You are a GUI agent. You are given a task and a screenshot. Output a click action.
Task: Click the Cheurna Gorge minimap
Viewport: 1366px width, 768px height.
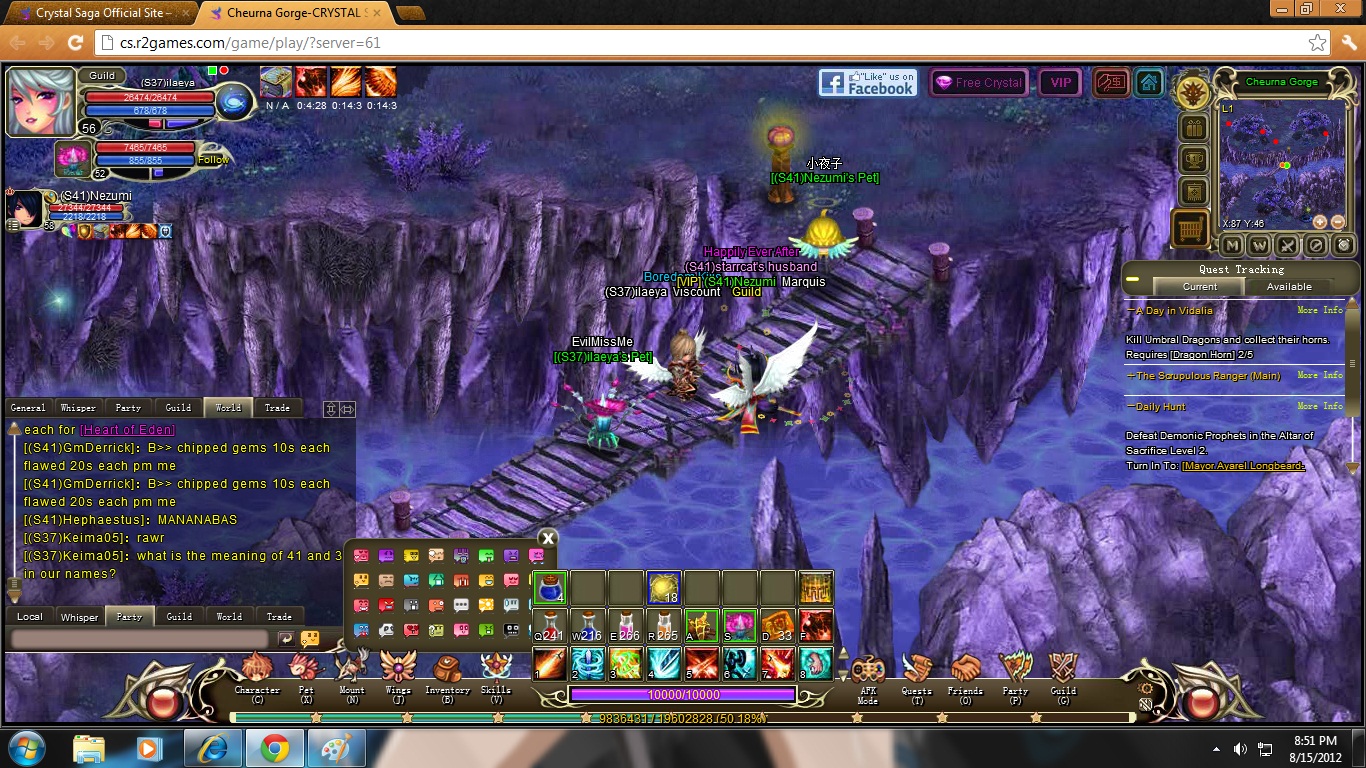(1281, 160)
